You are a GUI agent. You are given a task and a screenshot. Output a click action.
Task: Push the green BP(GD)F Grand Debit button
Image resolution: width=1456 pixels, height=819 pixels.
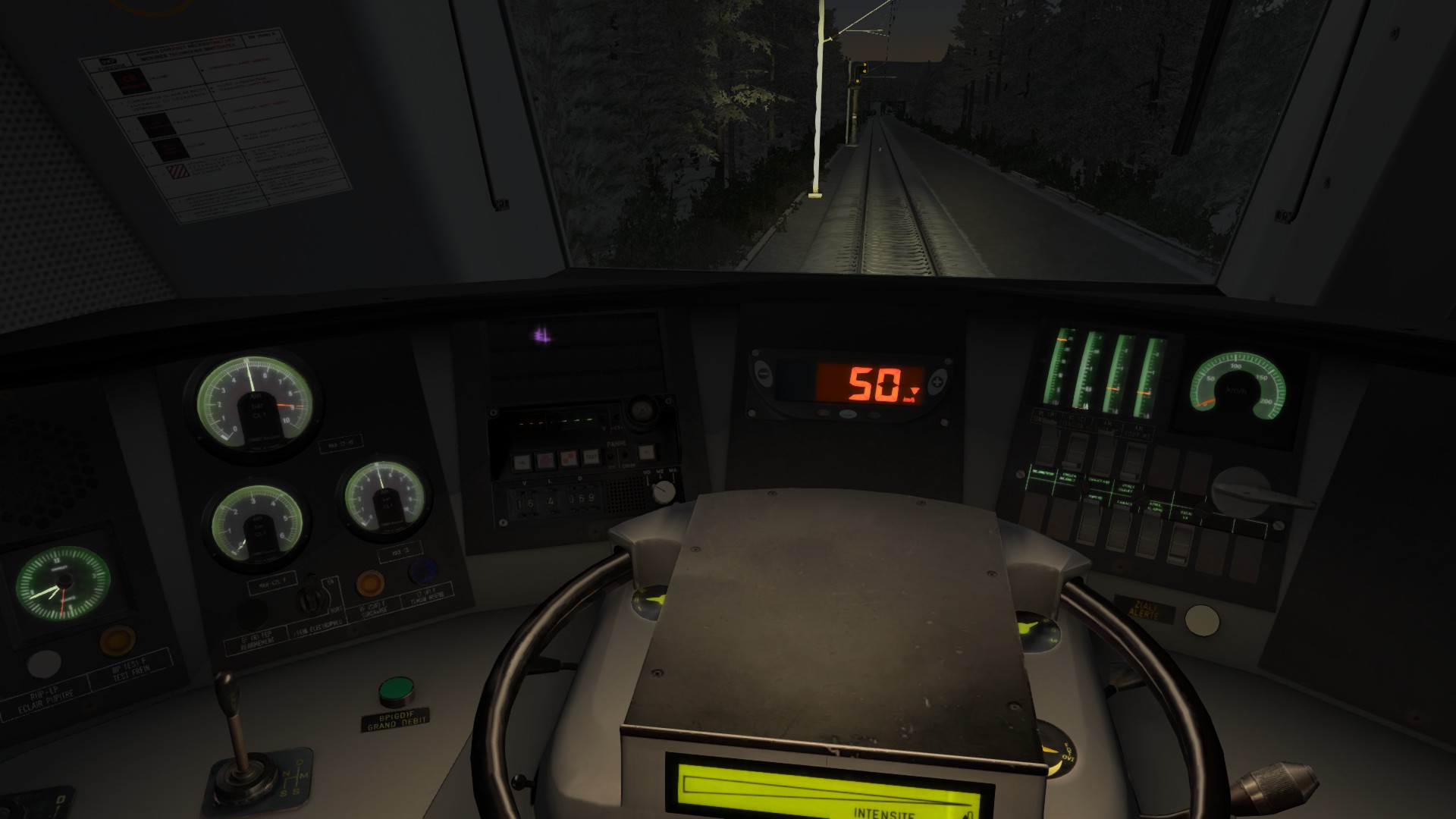click(x=396, y=689)
